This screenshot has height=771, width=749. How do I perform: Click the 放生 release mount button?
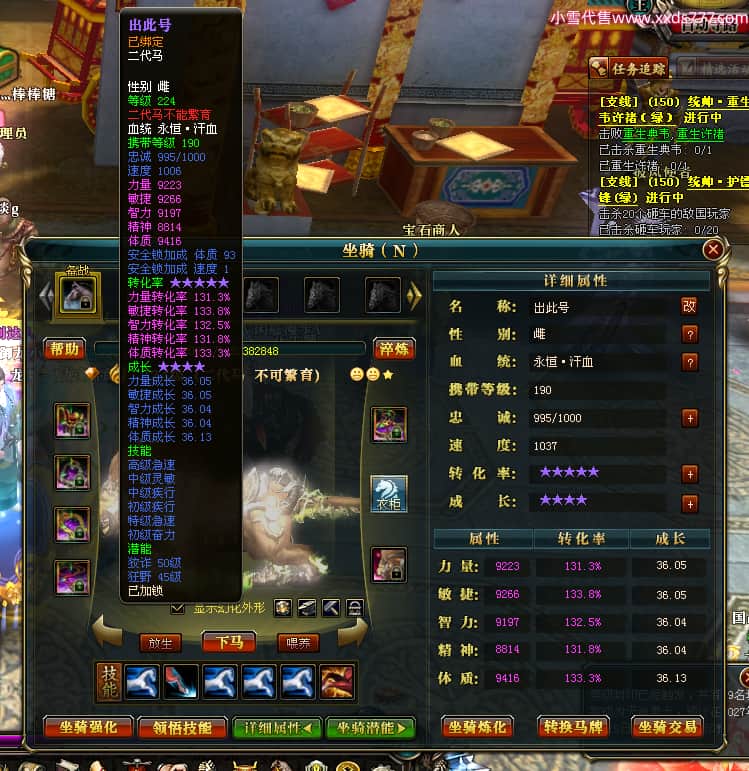pyautogui.click(x=161, y=642)
